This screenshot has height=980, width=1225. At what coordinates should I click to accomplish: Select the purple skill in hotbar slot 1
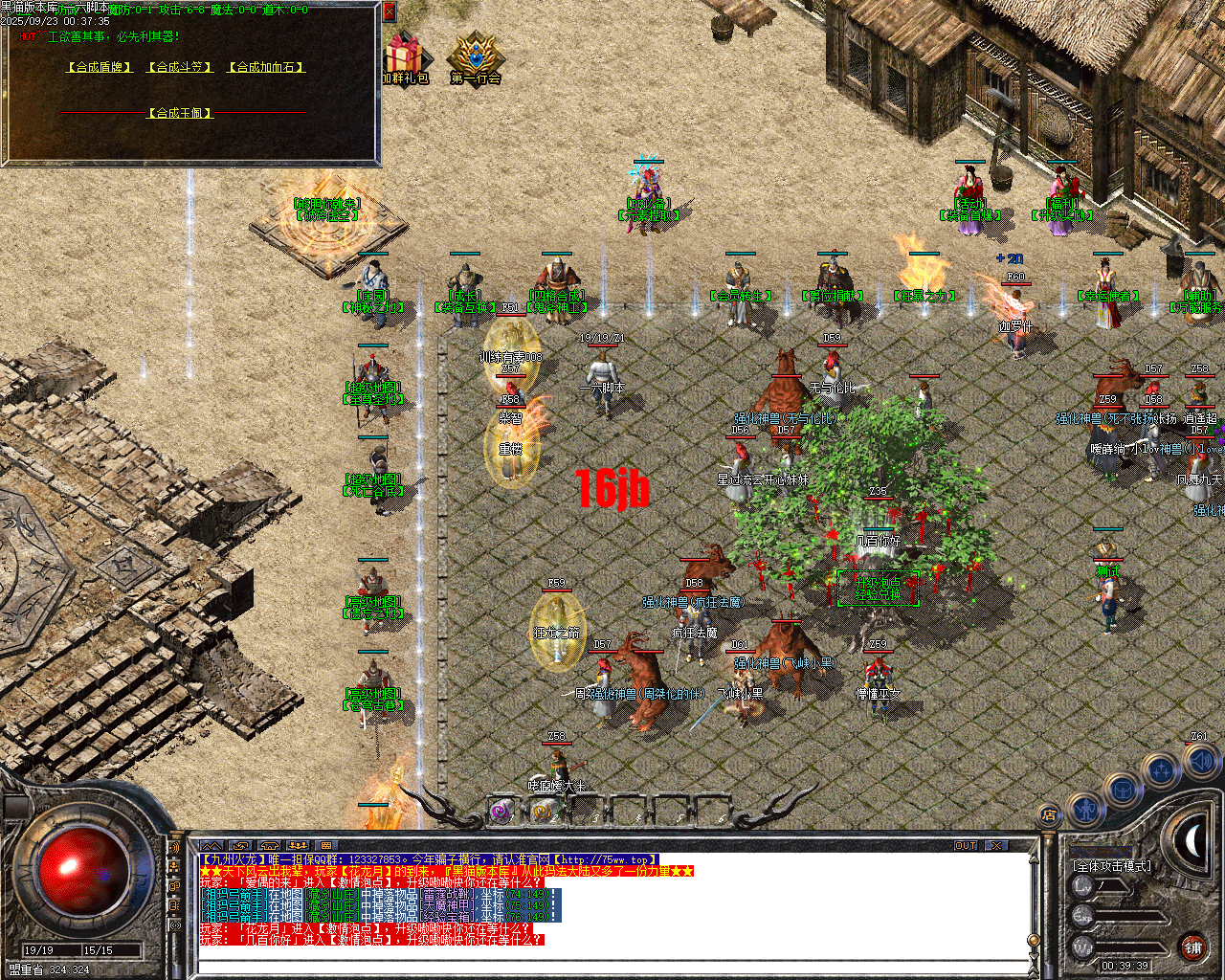tap(500, 813)
